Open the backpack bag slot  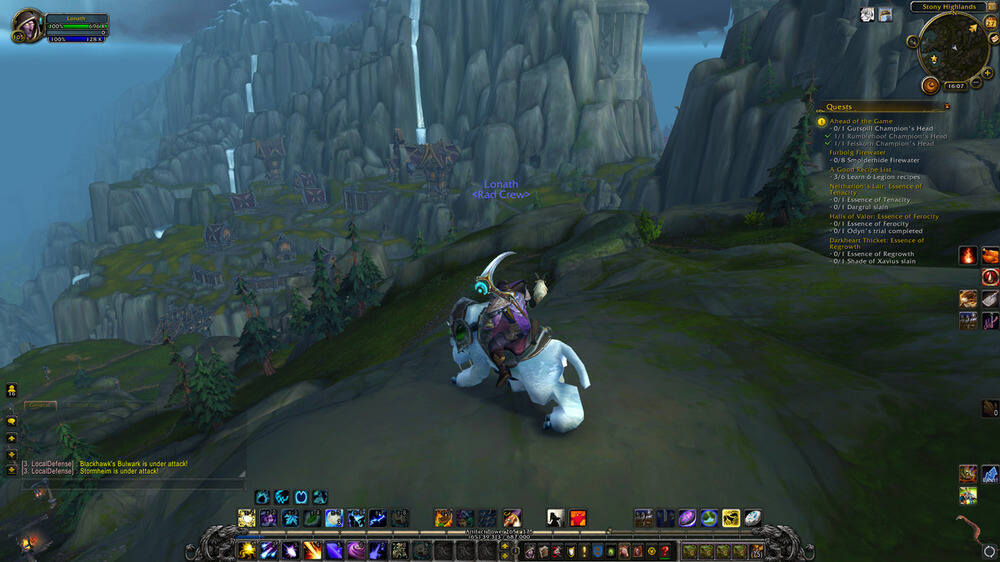tap(758, 551)
